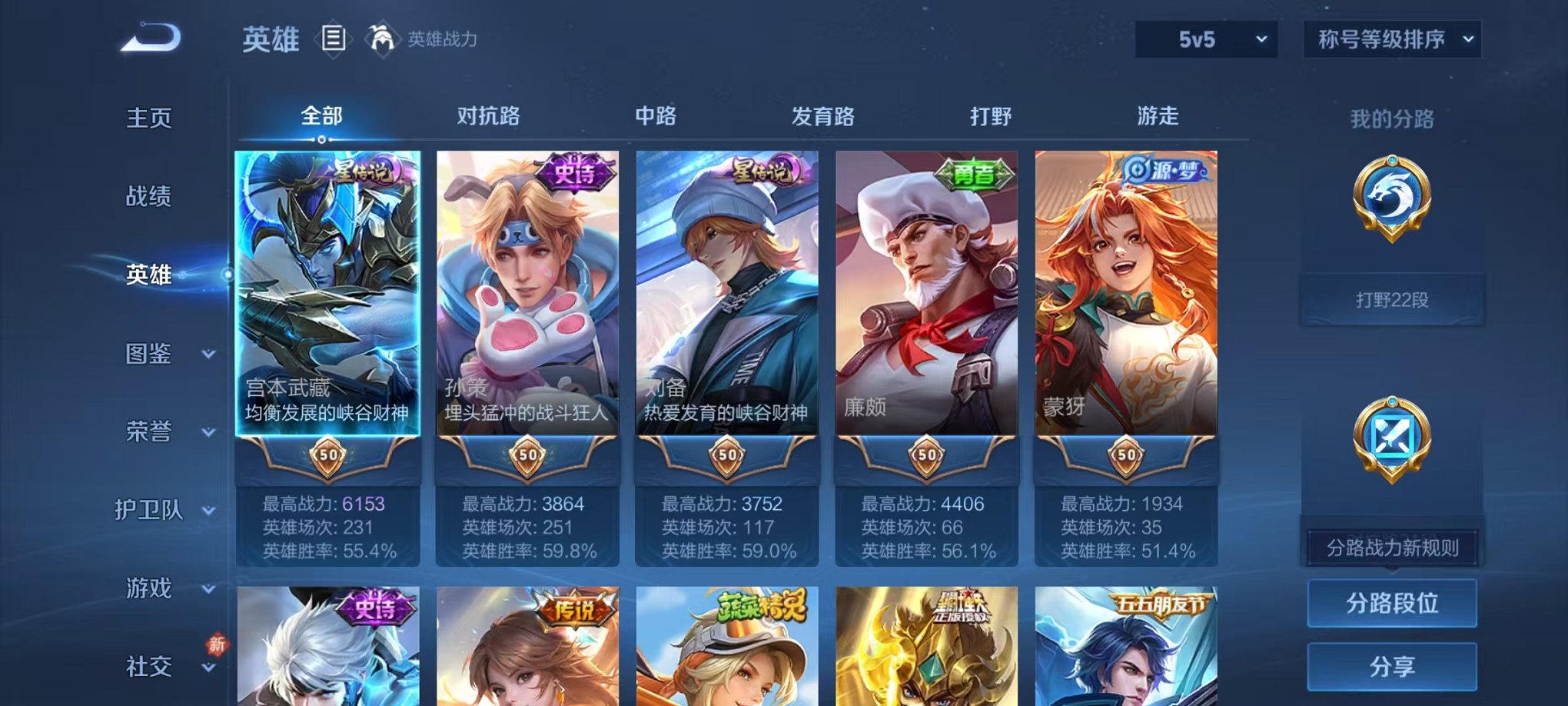Click the 星传说 badge on 宫本武藏 card
The height and width of the screenshot is (706, 1568).
coord(358,174)
